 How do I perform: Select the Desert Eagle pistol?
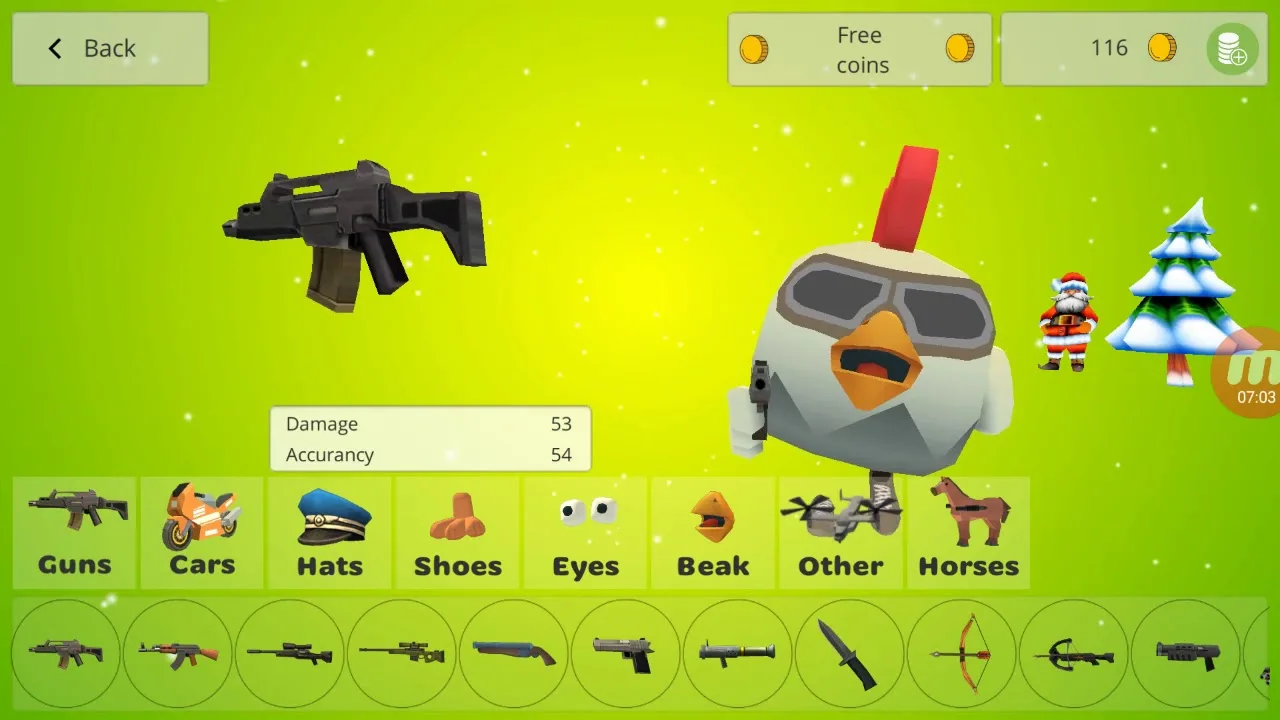pyautogui.click(x=625, y=652)
